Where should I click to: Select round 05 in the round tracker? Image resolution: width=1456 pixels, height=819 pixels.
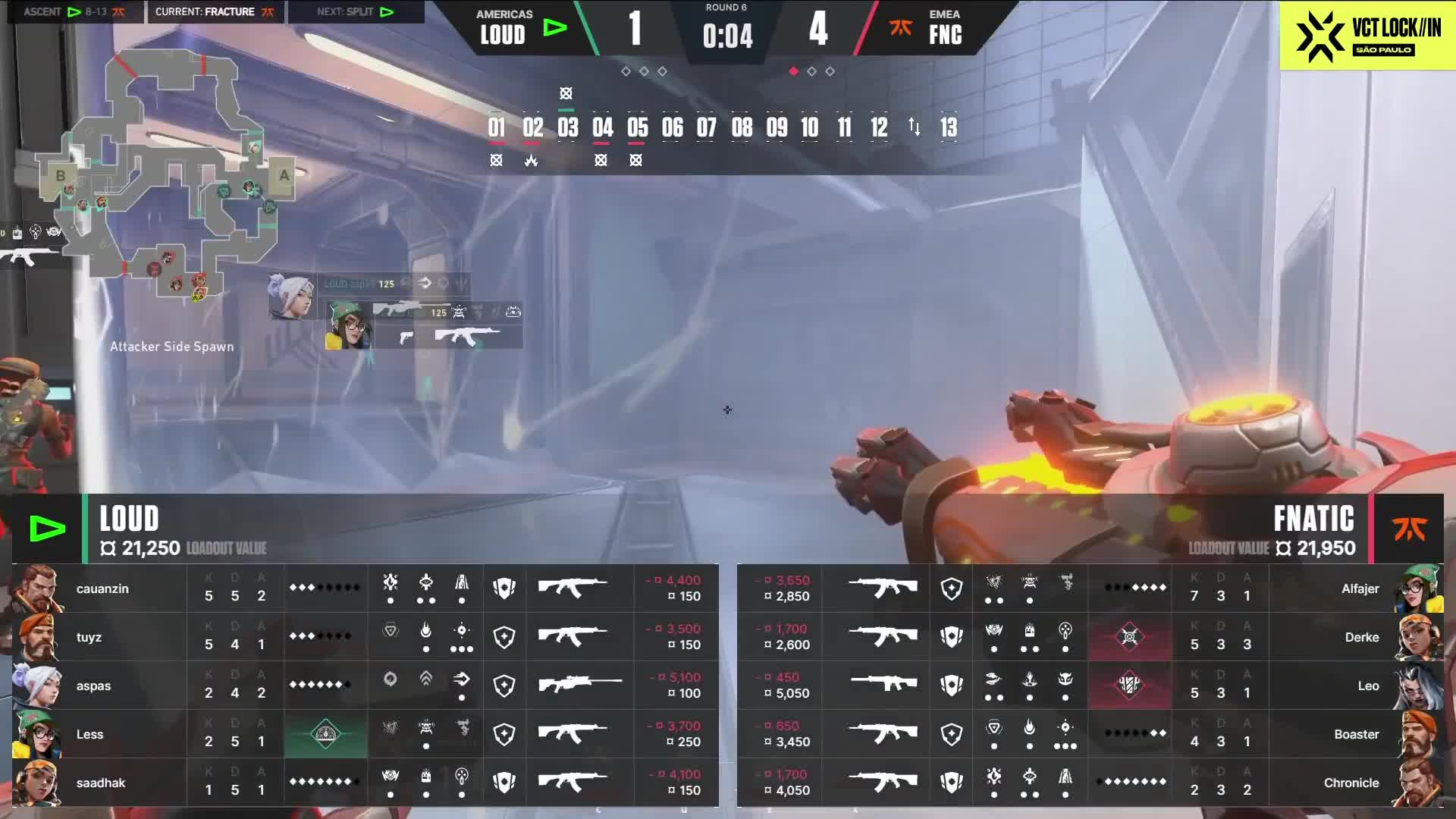tap(637, 127)
